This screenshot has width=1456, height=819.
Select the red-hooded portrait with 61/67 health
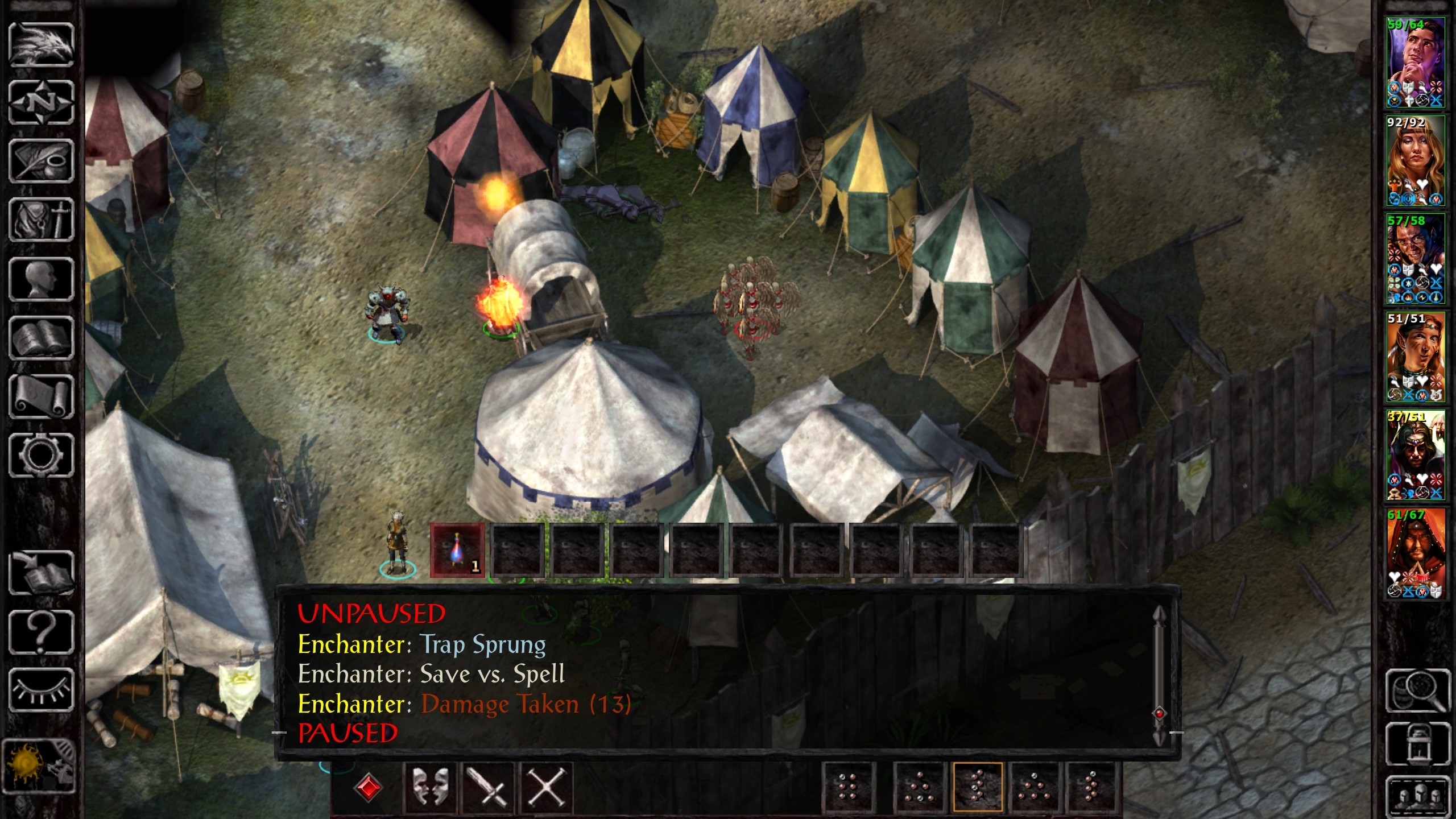pos(1416,554)
